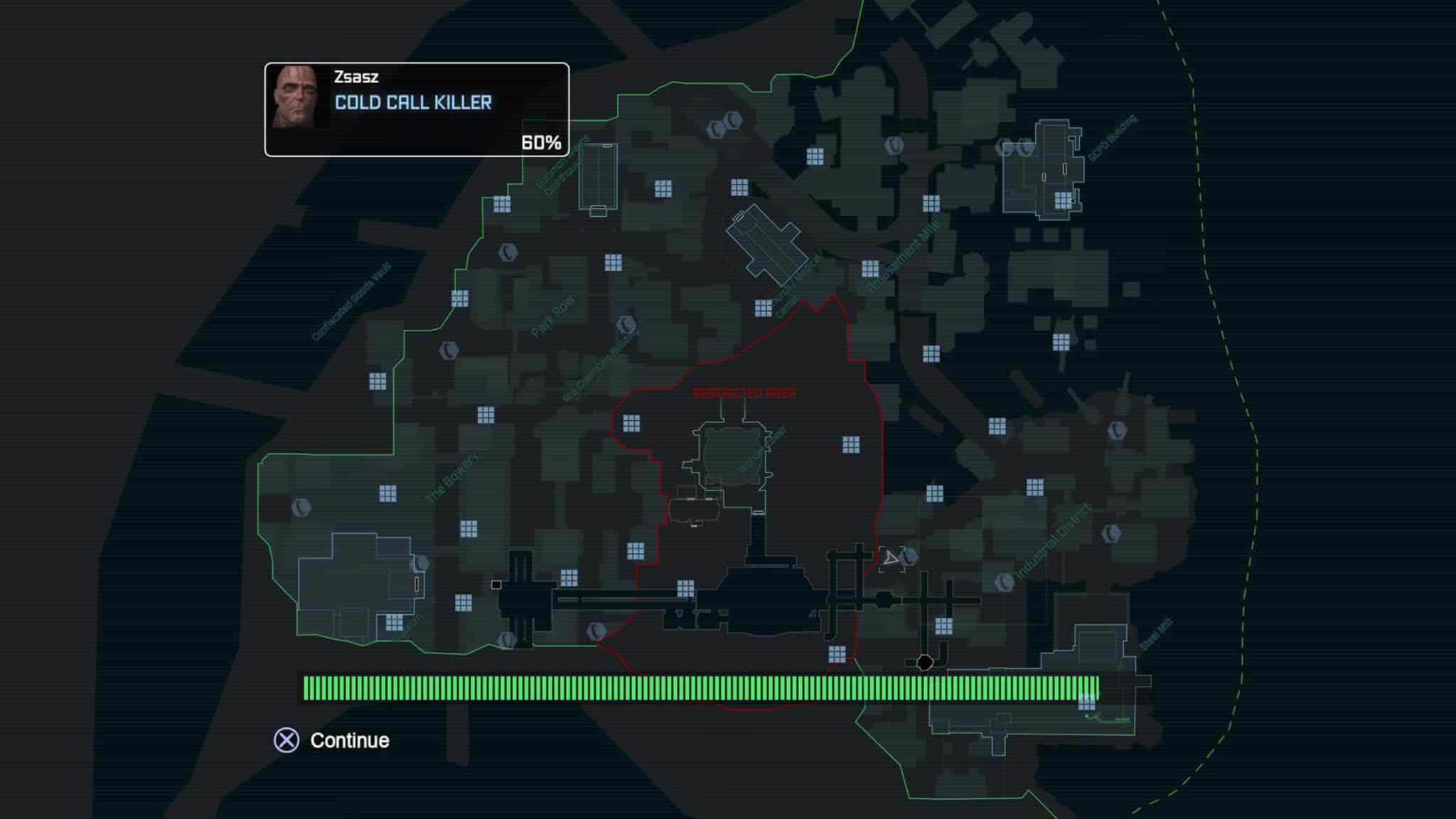The image size is (1456, 819).
Task: Click the grid marker inside the GCPD Building
Action: (x=1063, y=200)
